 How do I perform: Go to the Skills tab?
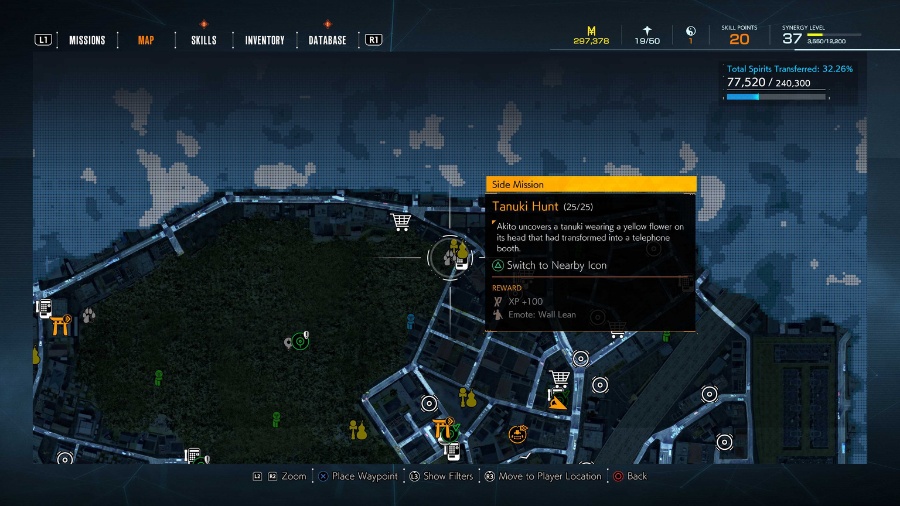[x=204, y=40]
